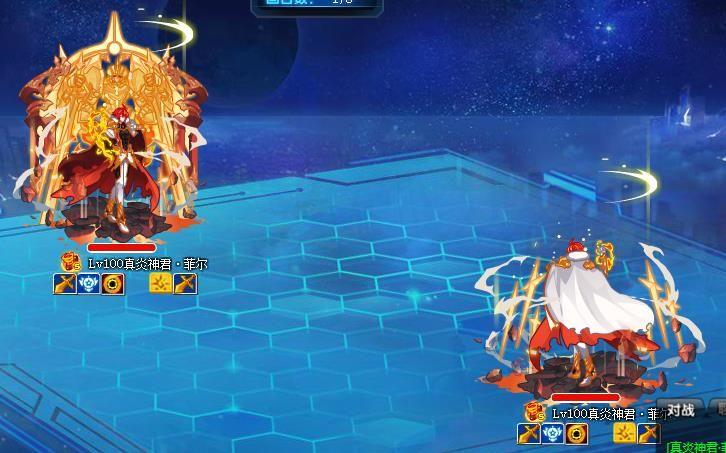Viewport: 726px width, 453px height.
Task: Select blue star badge icon under white-caped character
Action: [552, 433]
